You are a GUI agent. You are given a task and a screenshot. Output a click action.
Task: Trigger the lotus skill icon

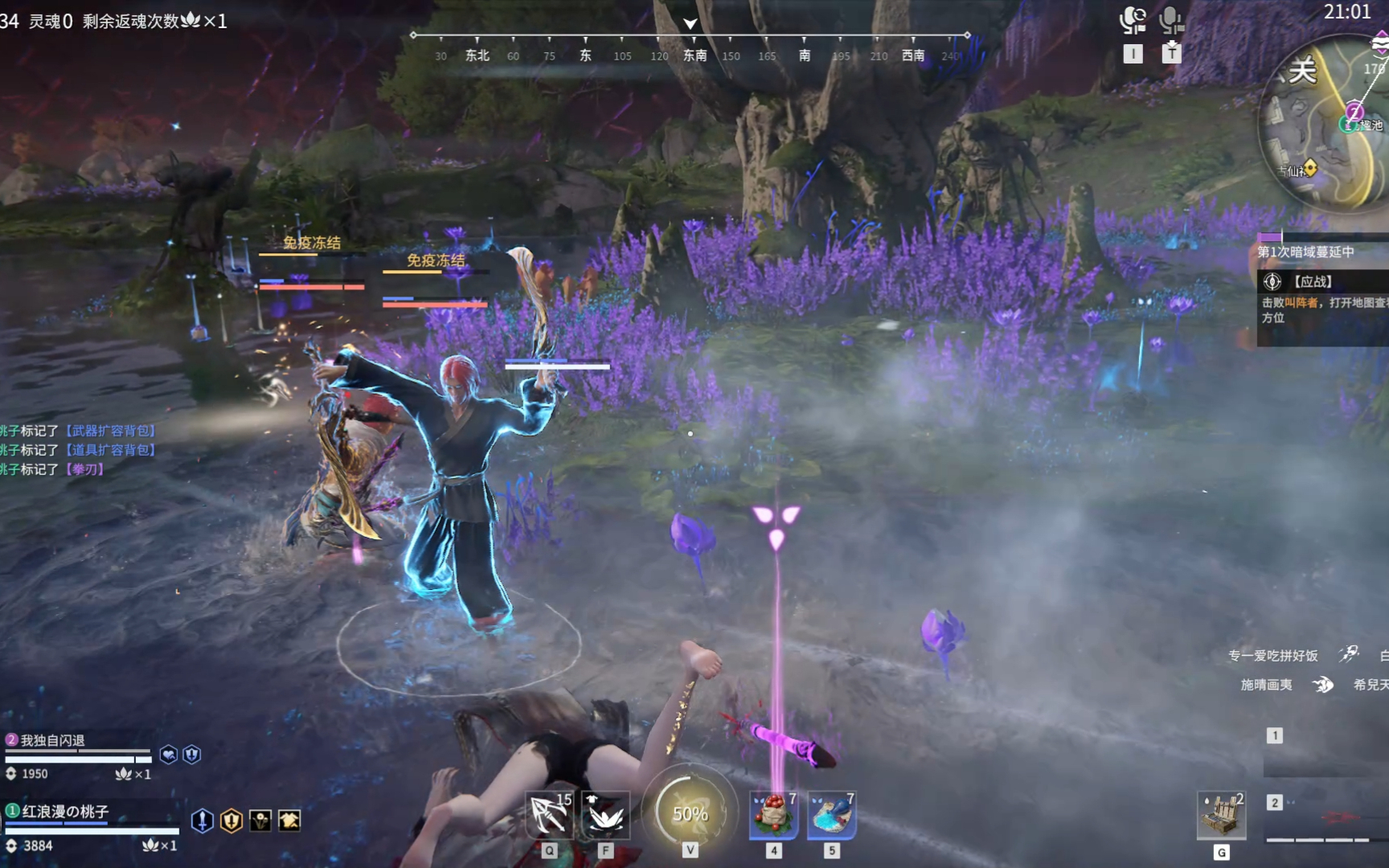(x=606, y=815)
